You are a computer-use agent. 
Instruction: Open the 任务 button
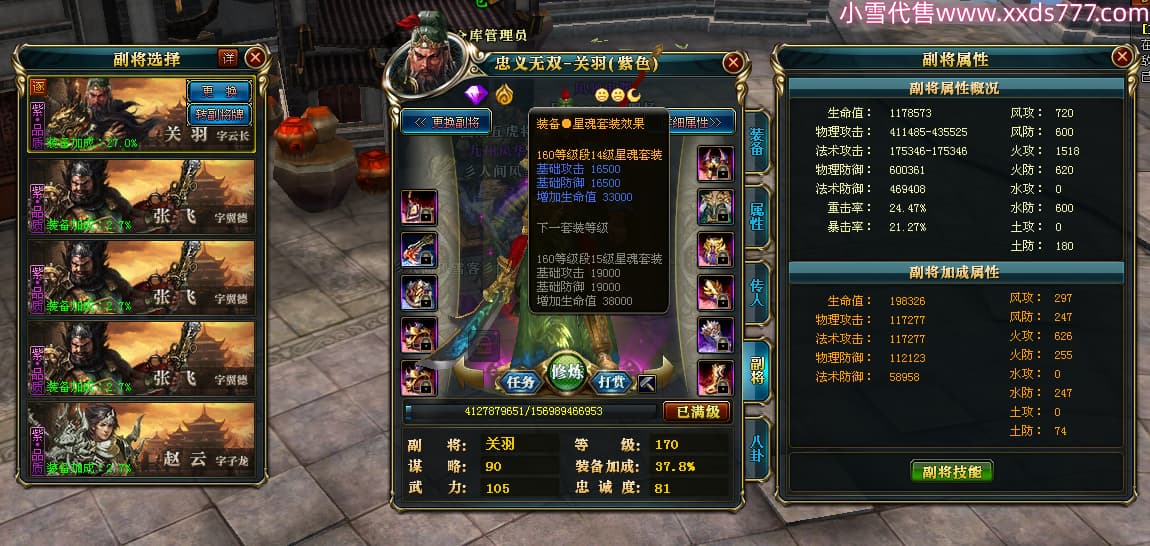[520, 381]
